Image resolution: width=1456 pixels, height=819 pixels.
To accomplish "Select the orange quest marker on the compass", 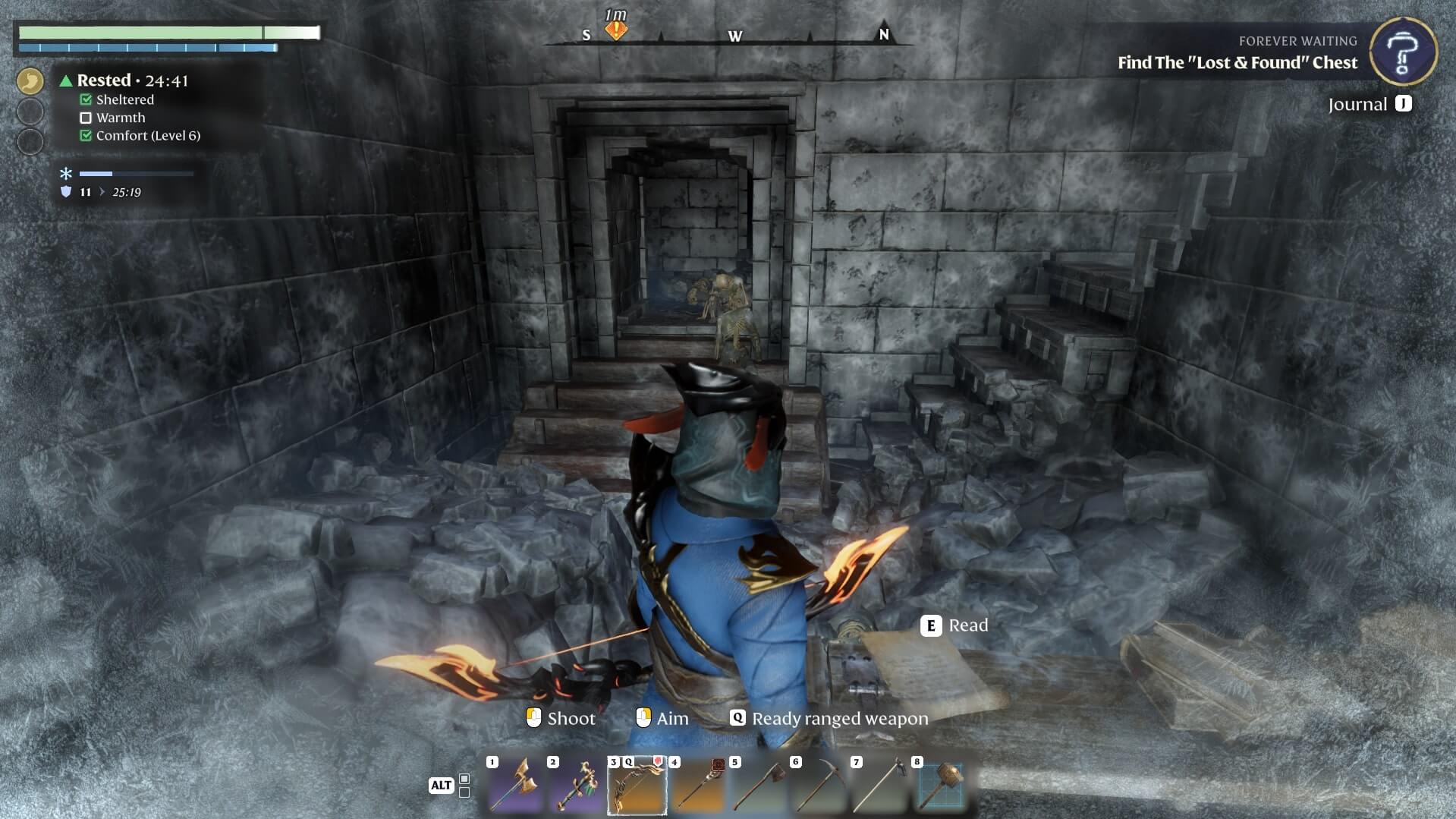I will (x=616, y=30).
